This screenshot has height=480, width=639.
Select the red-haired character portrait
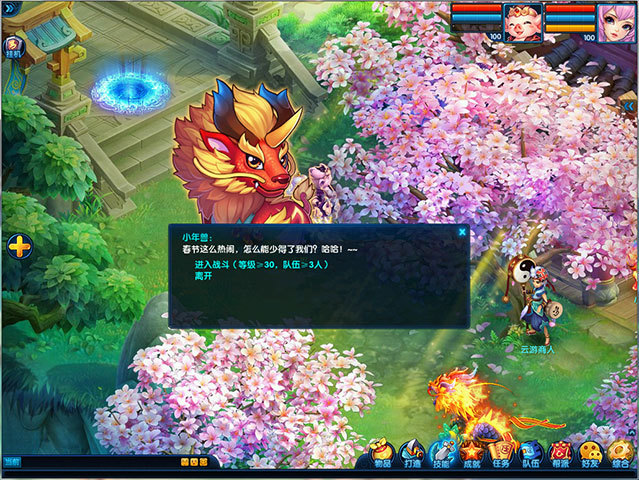pyautogui.click(x=523, y=20)
